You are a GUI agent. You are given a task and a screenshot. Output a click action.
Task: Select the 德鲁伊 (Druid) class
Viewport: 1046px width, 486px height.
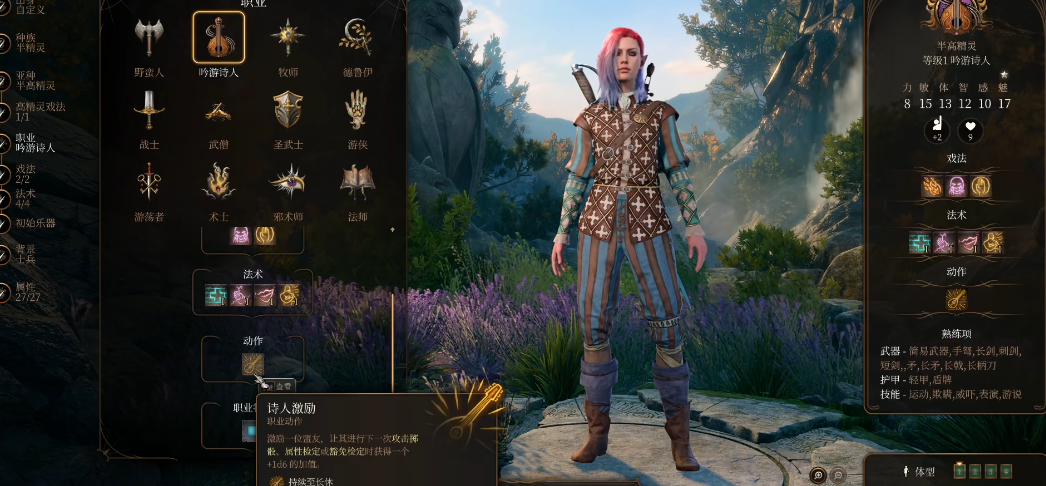coord(356,39)
